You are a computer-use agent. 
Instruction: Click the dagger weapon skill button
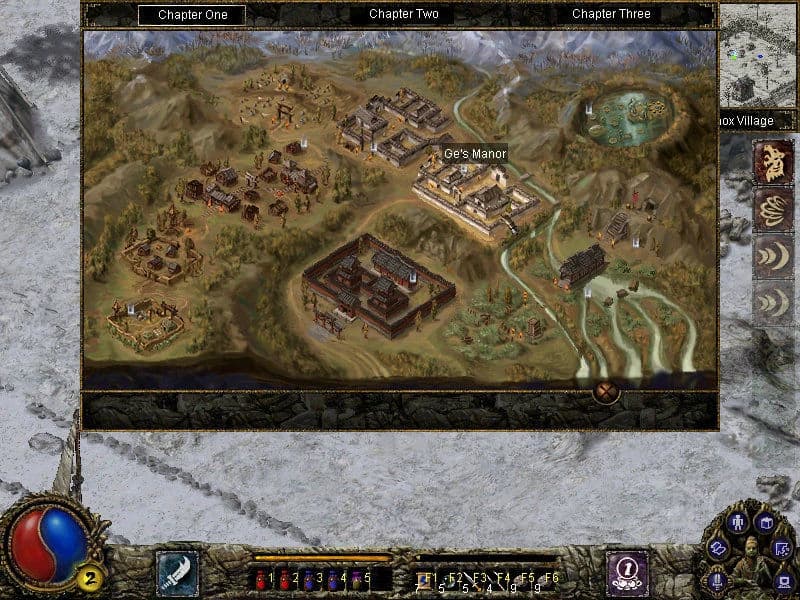coord(177,573)
